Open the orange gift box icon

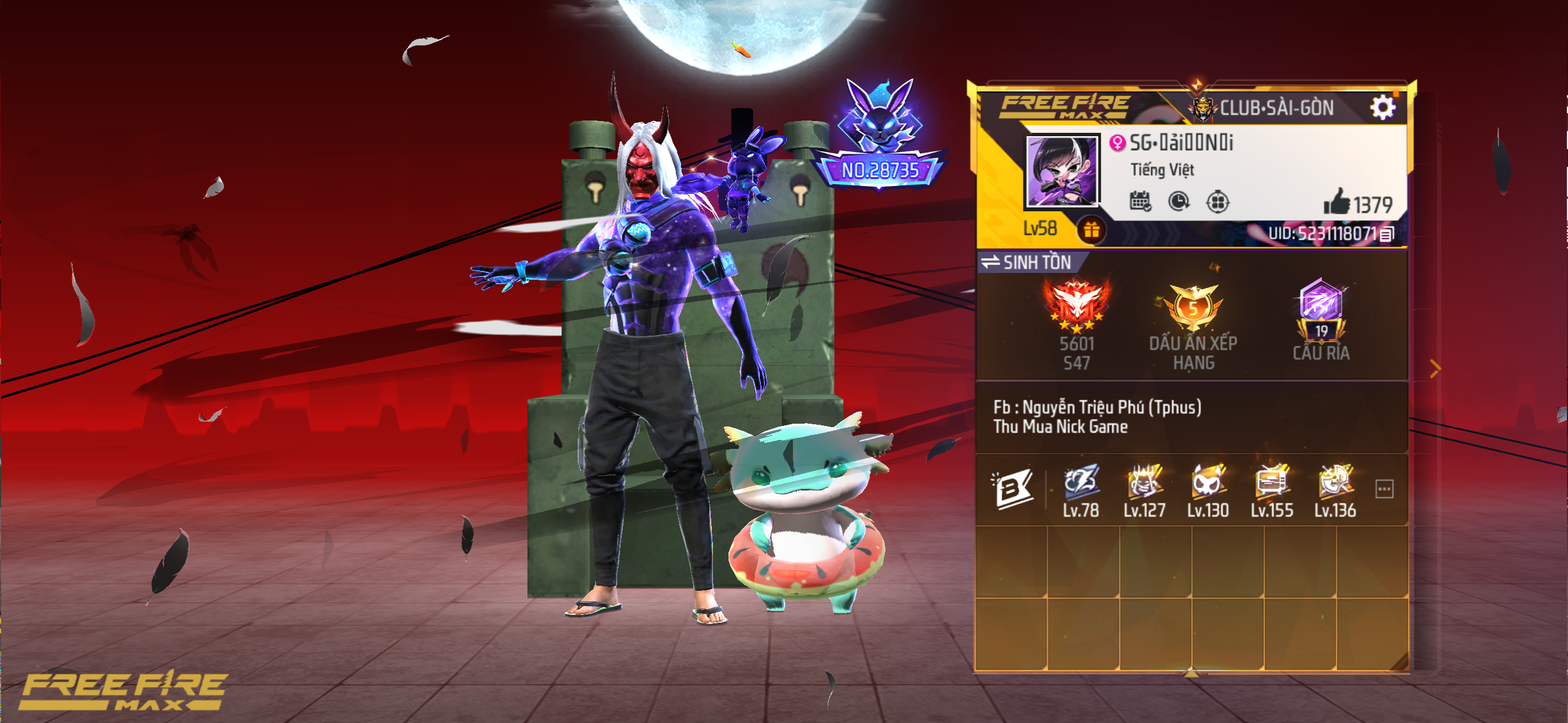pos(1091,230)
